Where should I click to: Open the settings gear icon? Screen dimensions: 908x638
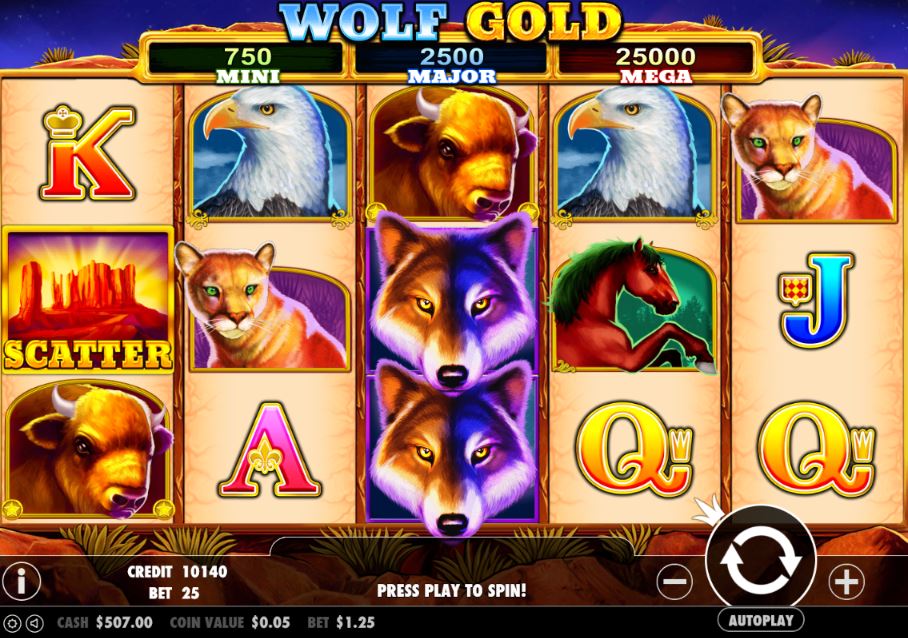[13, 622]
